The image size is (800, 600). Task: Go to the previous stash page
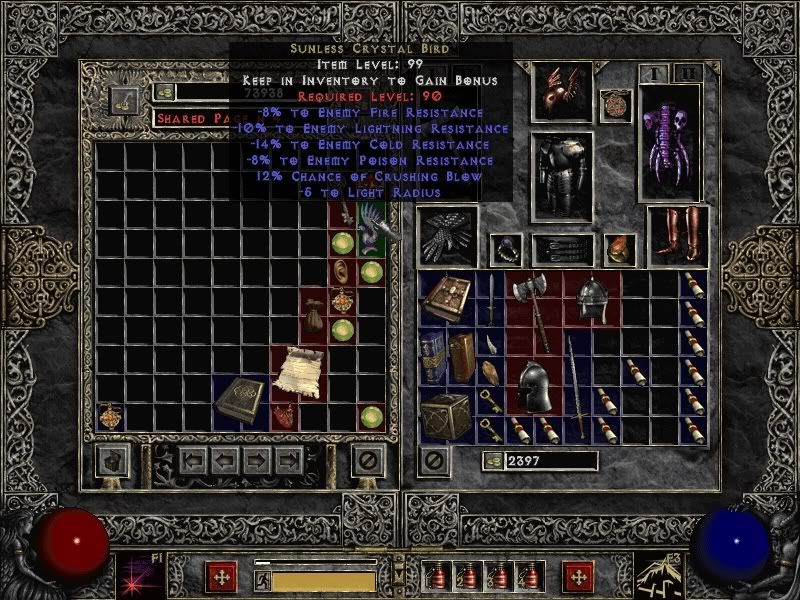coord(225,461)
